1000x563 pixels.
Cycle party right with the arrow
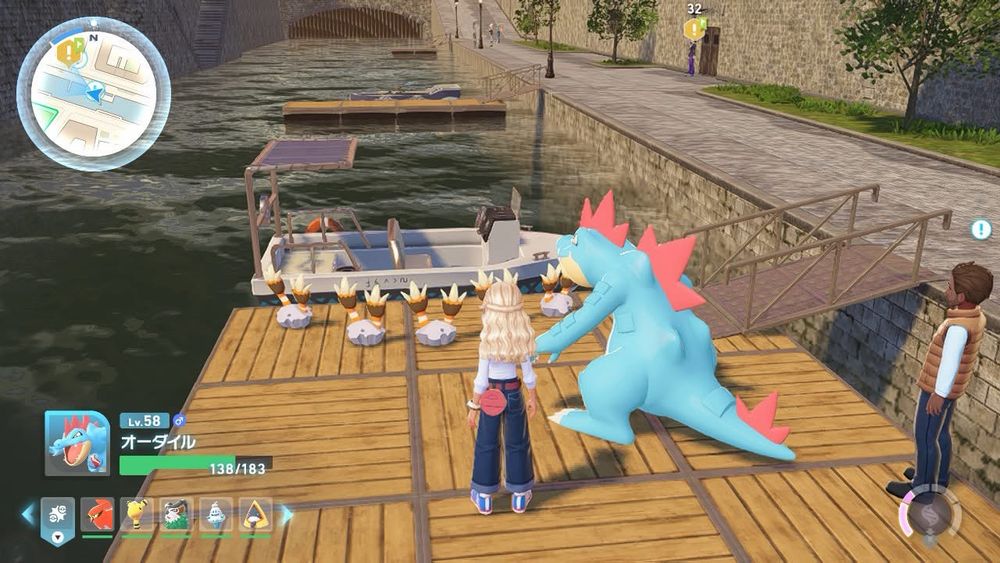287,514
